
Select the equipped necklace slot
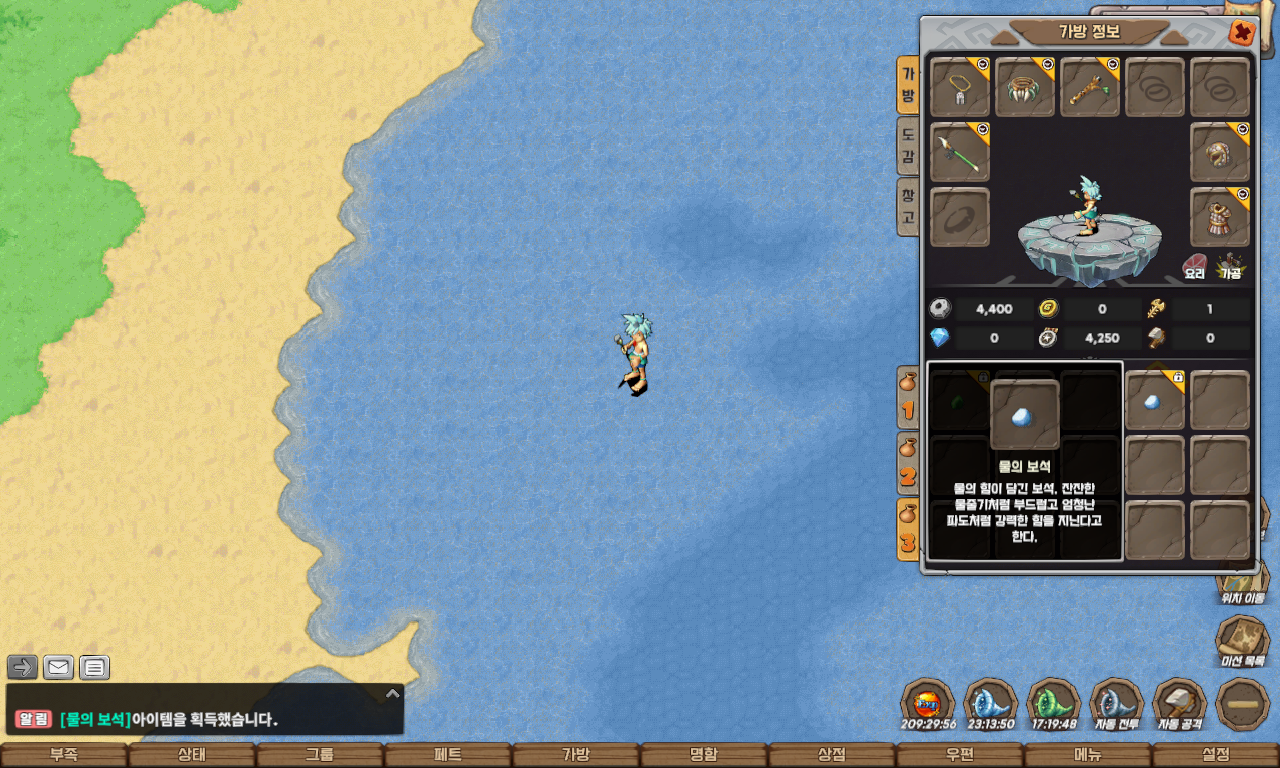click(960, 87)
